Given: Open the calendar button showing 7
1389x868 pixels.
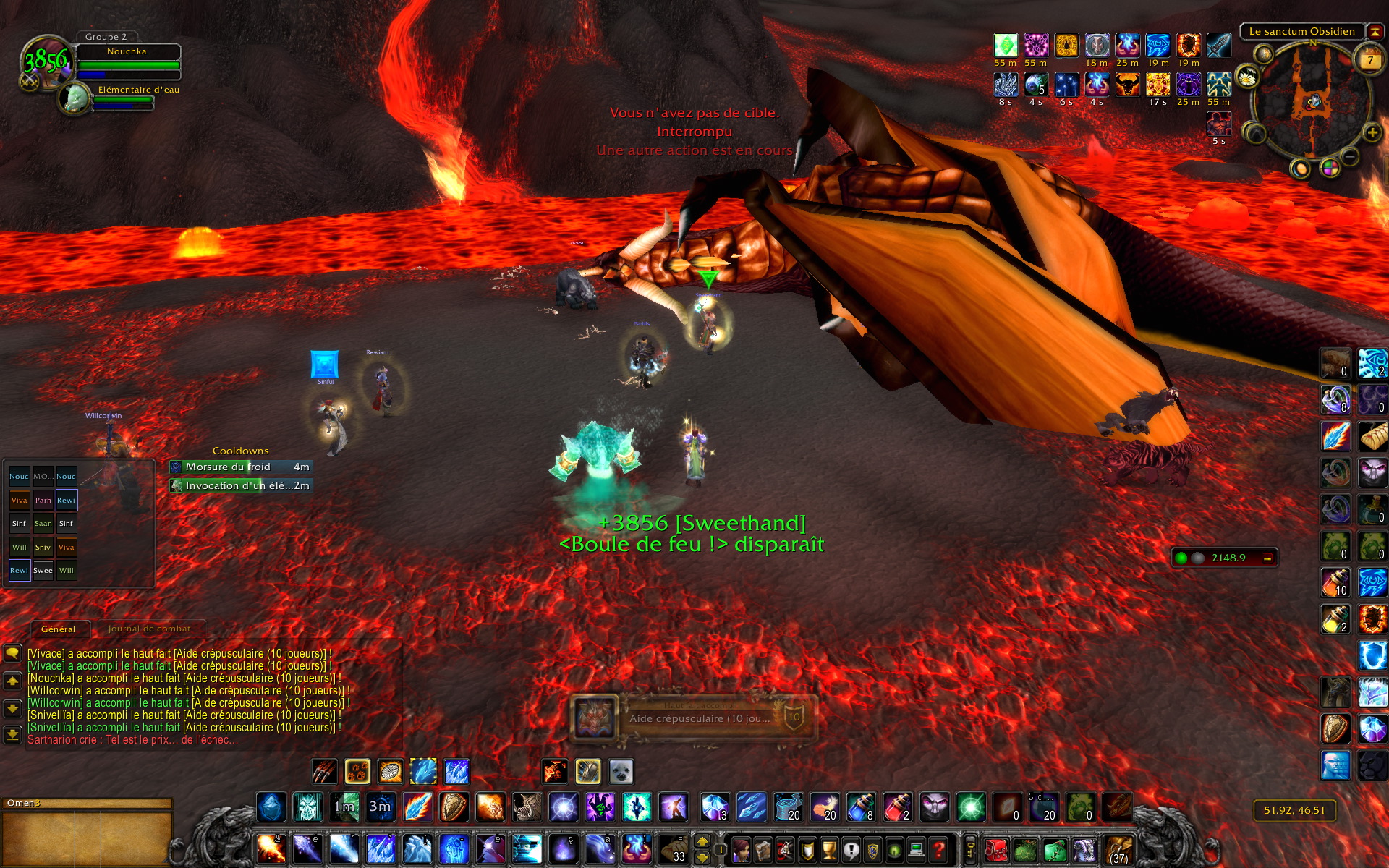Looking at the screenshot, I should (x=1369, y=59).
